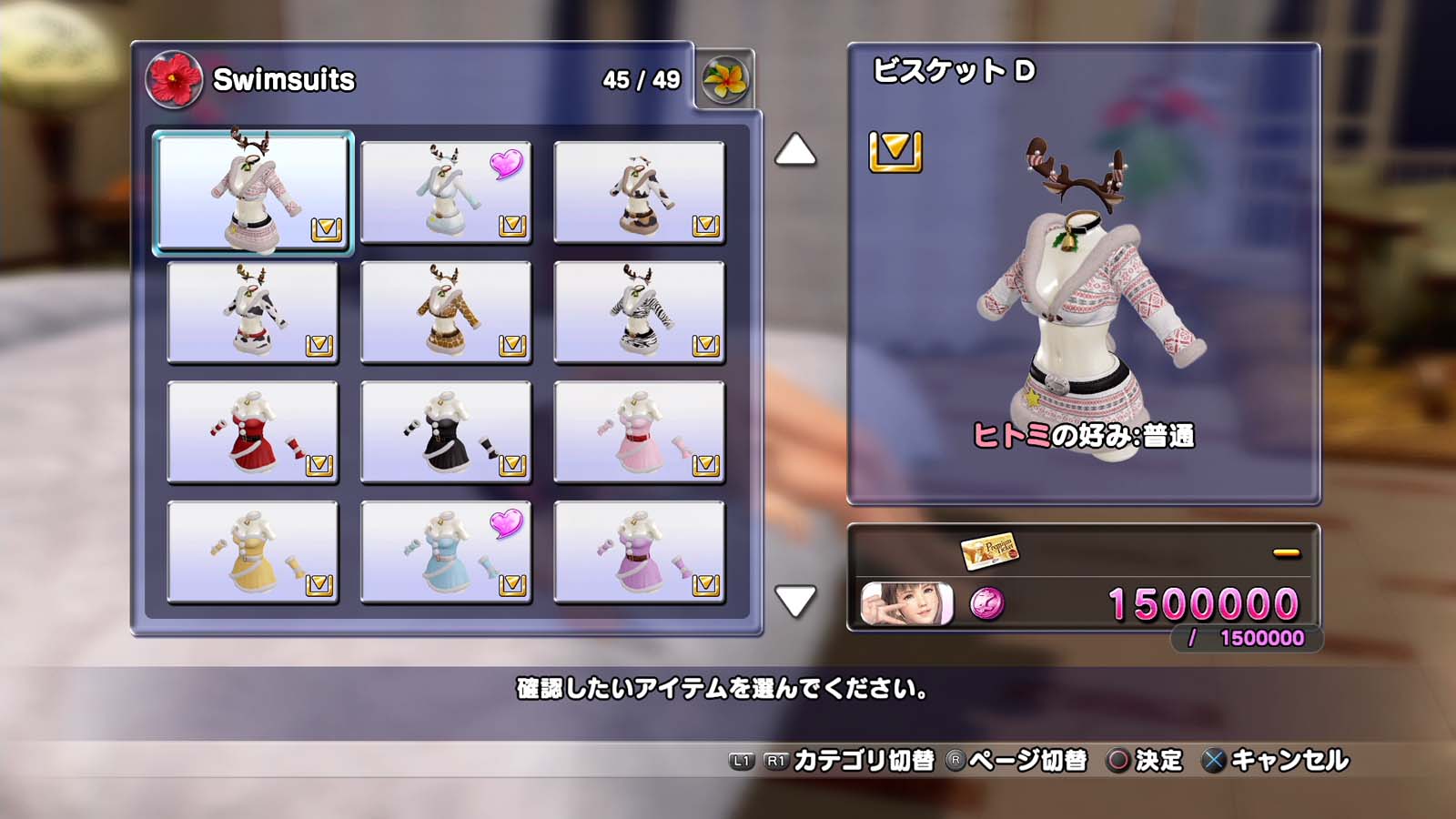Choose the light blue reindeer outfit

click(x=446, y=192)
